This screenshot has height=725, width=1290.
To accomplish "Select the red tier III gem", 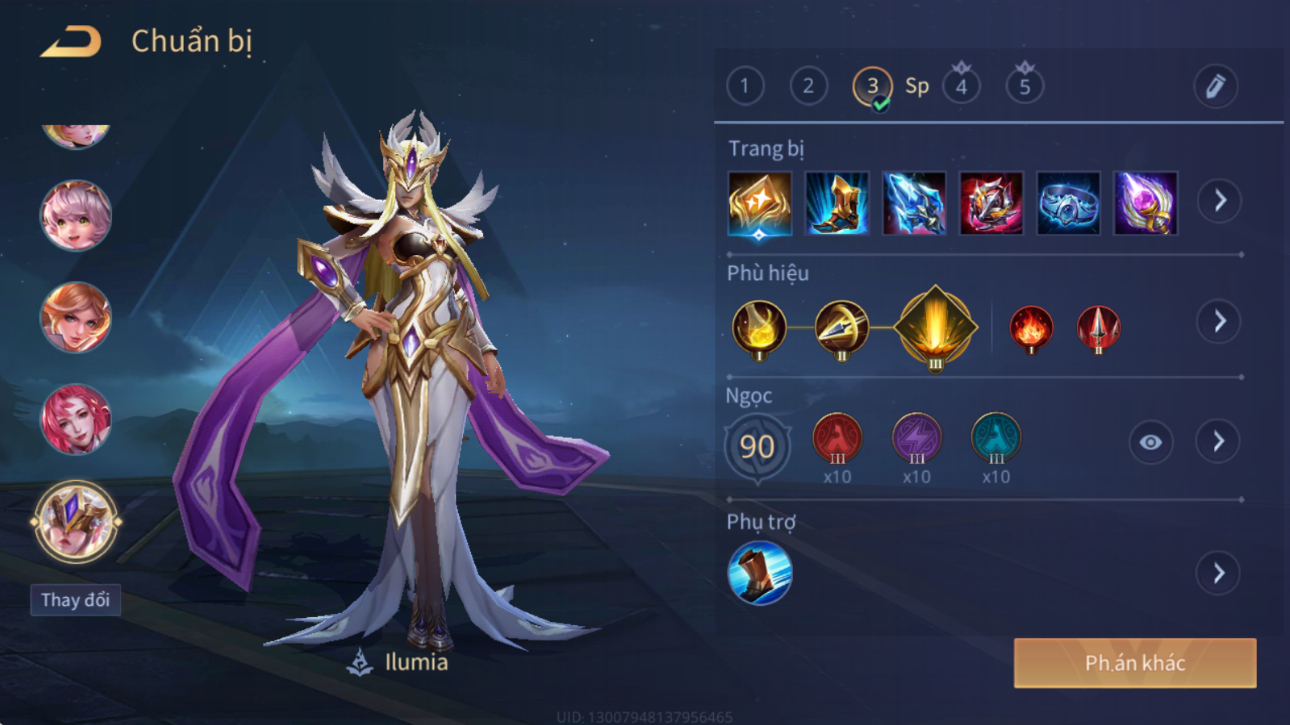I will pos(837,440).
